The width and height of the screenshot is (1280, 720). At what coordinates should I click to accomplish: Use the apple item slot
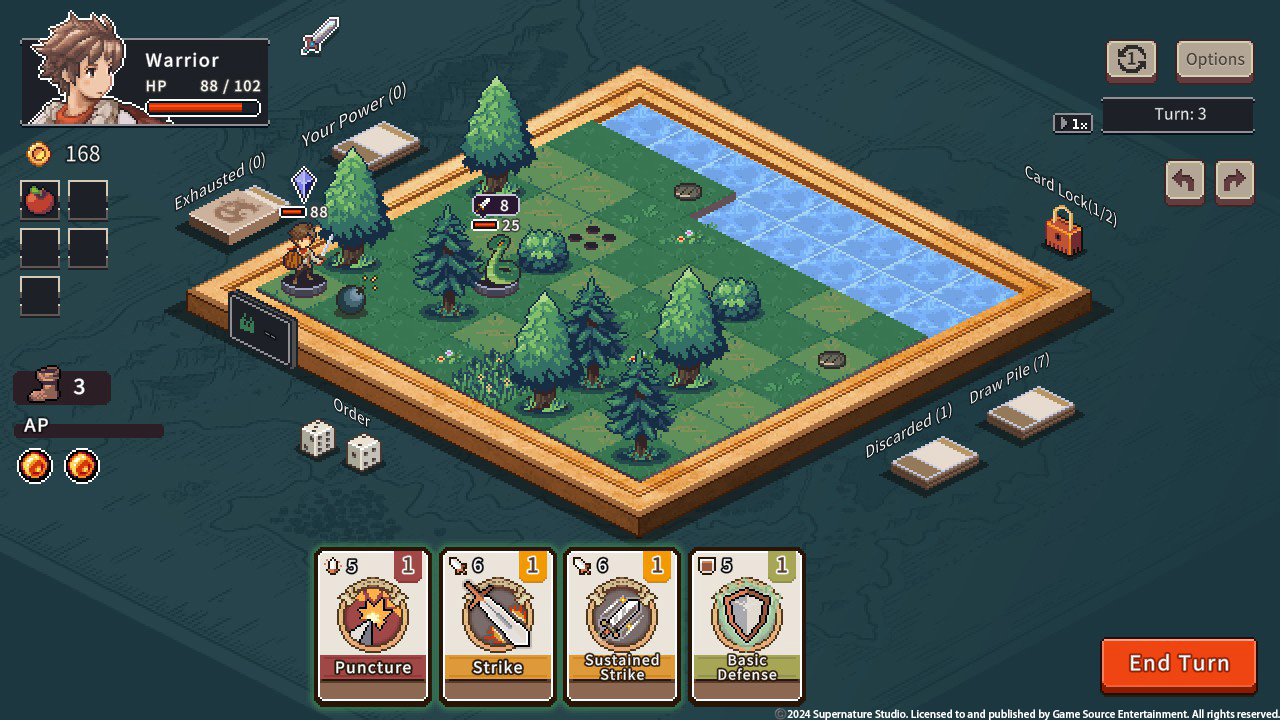40,200
